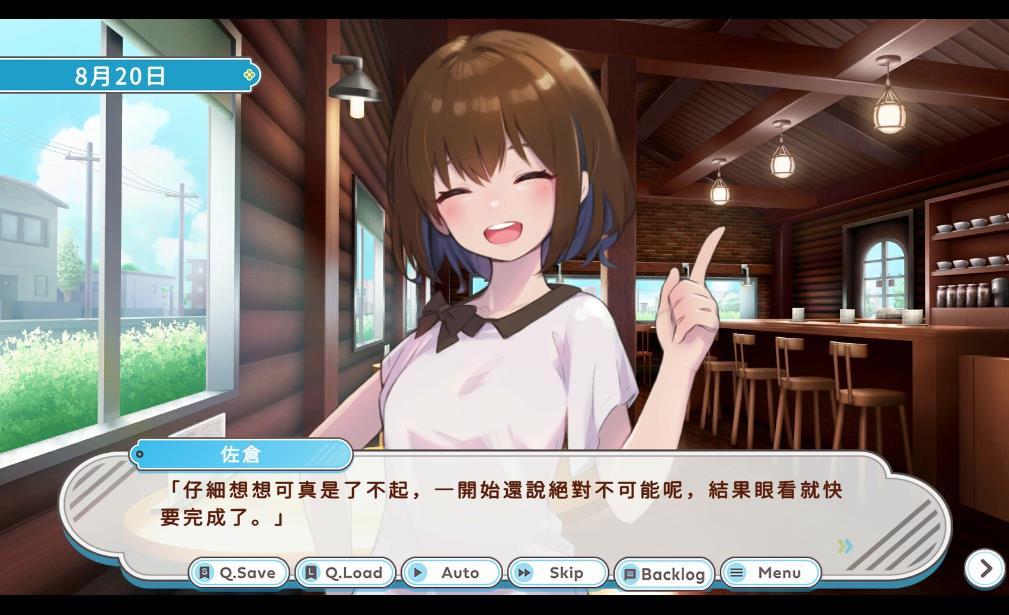Open the Backlog history
Screen dimensions: 1009x615
click(x=664, y=574)
